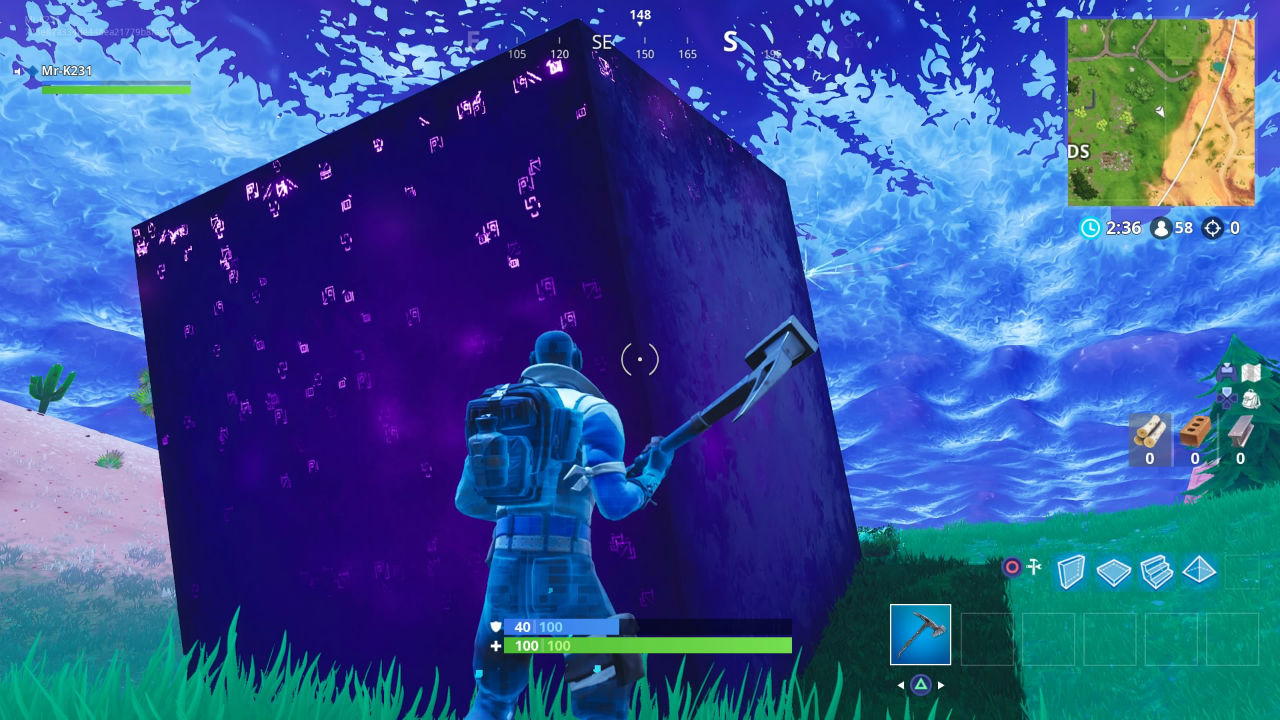The image size is (1280, 720).
Task: Select the roof pyramid building piece icon
Action: (x=1200, y=570)
